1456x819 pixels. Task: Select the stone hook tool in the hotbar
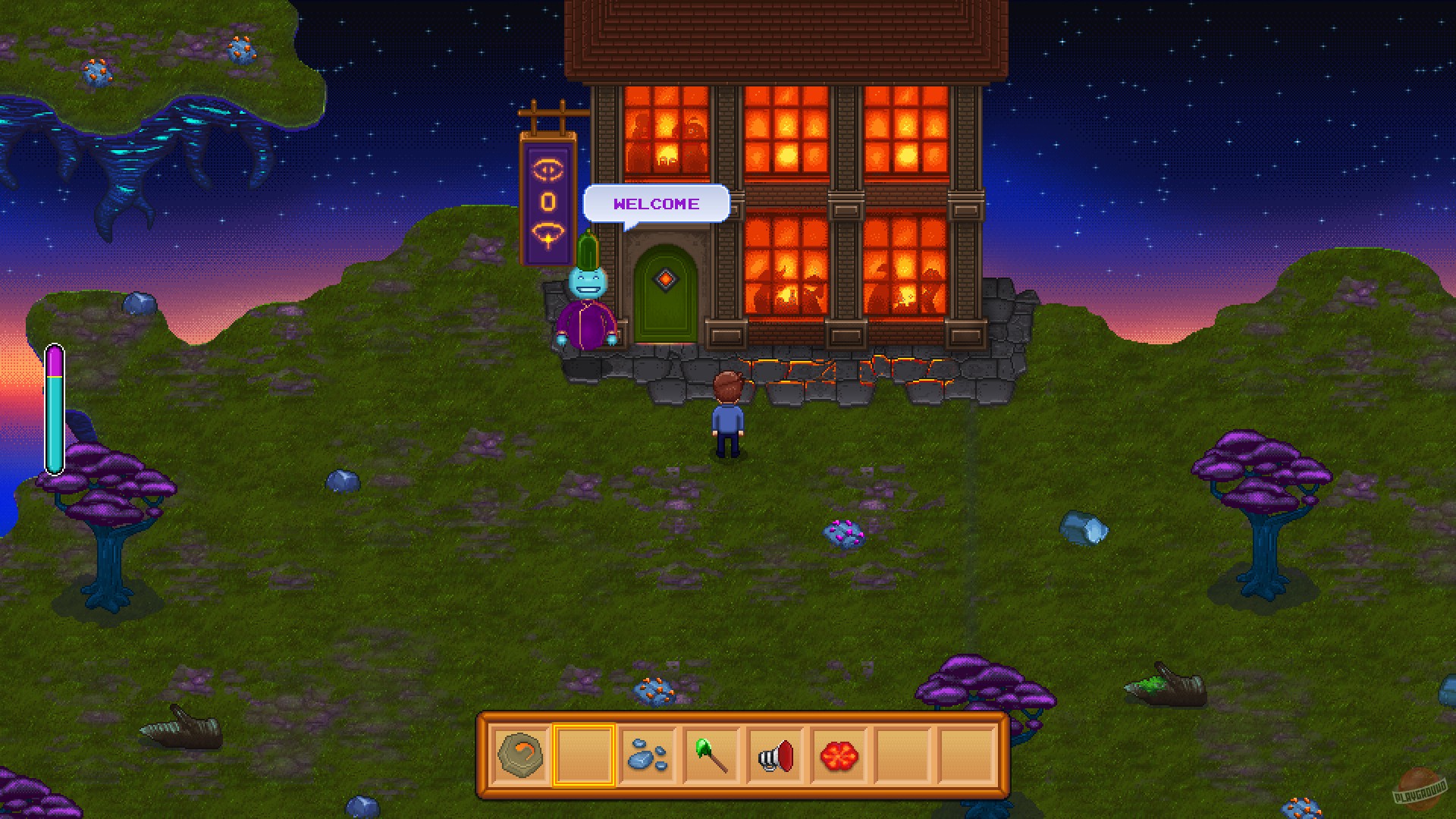520,756
